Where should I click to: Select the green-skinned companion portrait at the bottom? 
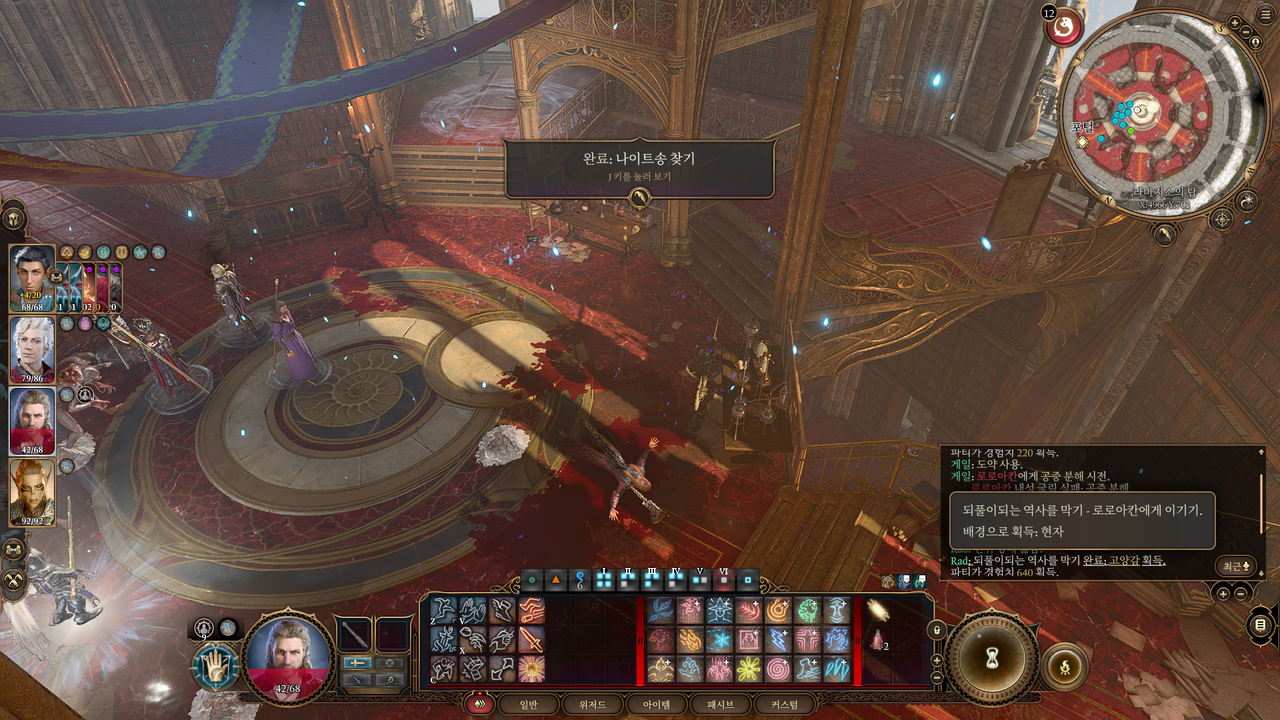(32, 492)
